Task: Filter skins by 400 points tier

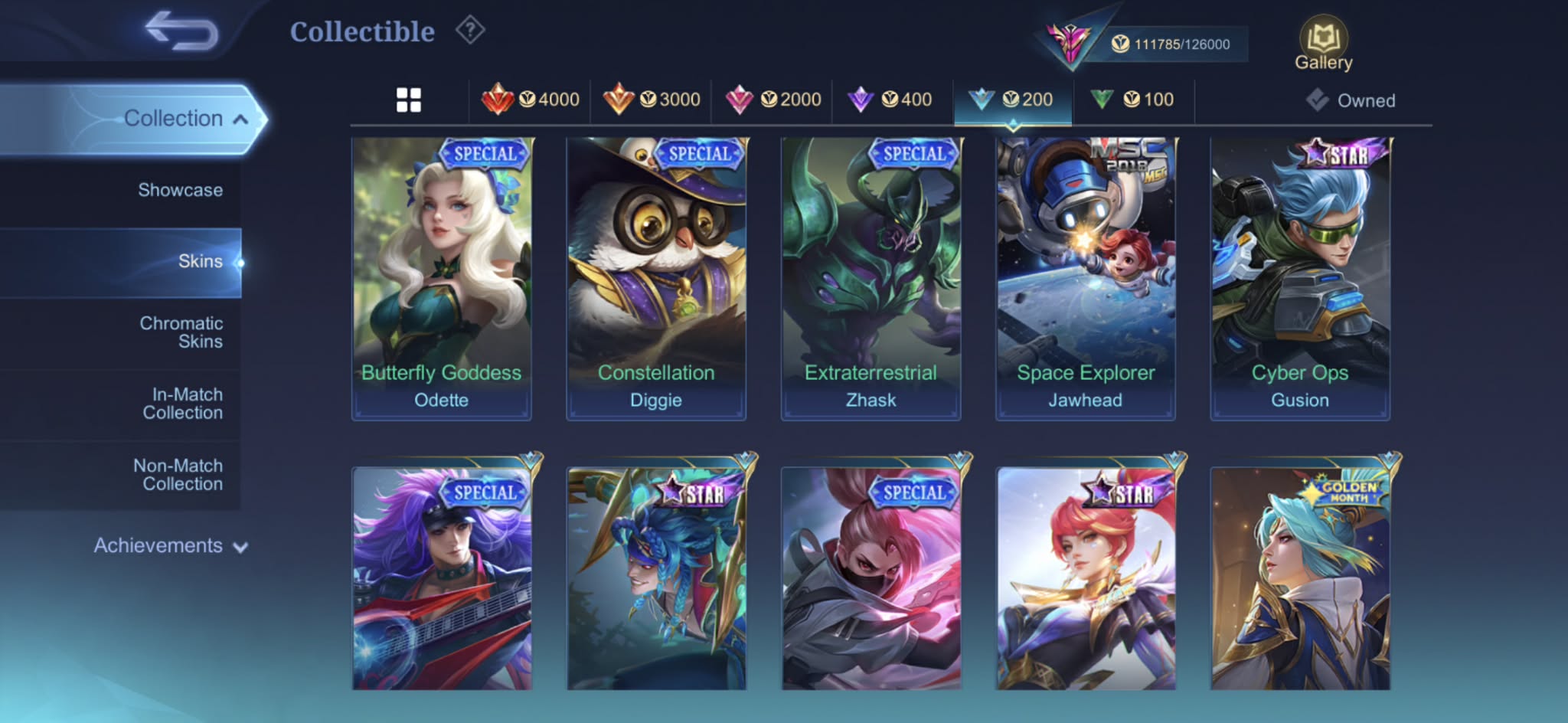Action: pyautogui.click(x=890, y=100)
